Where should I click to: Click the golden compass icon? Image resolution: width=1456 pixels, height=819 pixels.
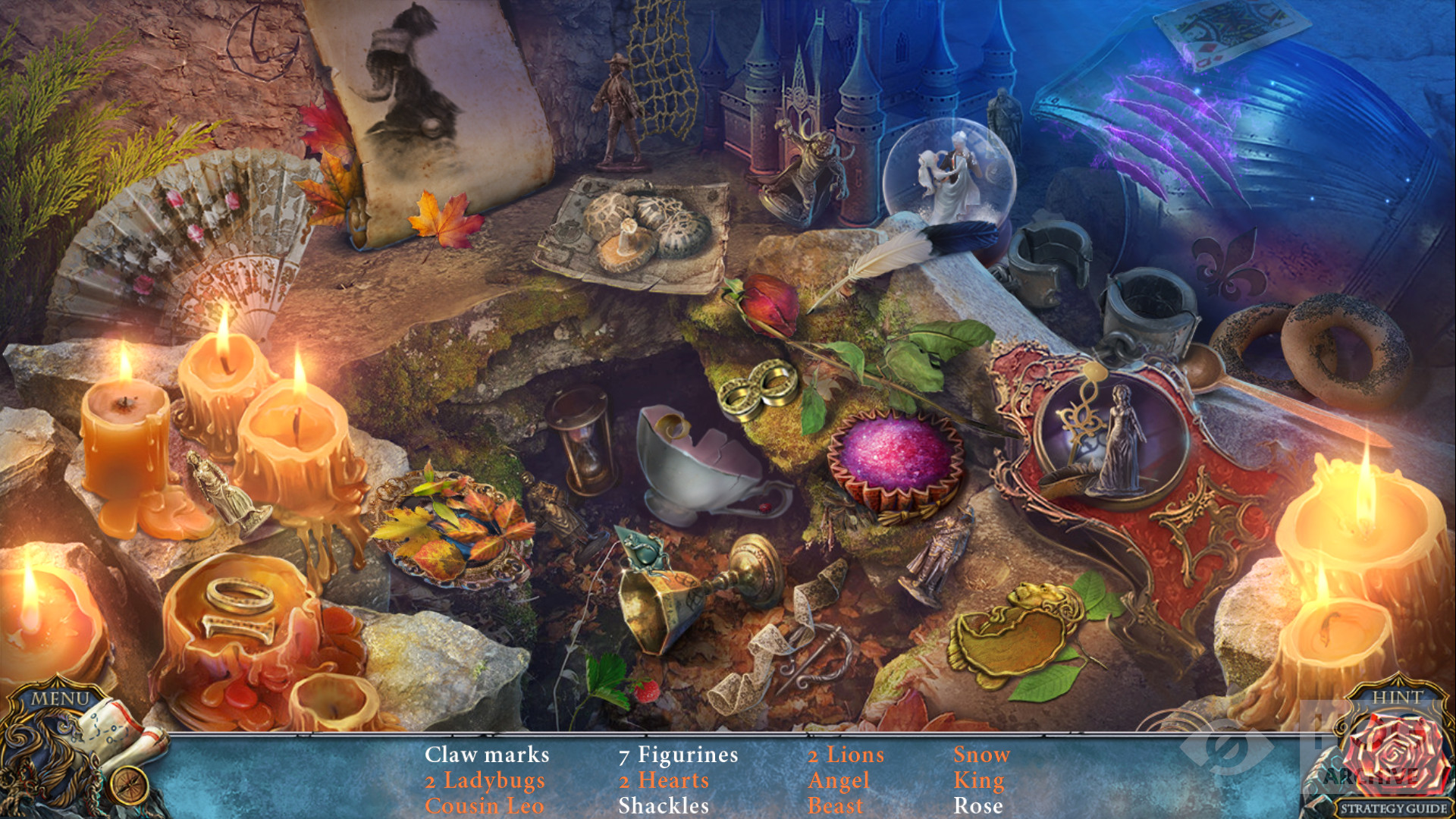tap(129, 784)
